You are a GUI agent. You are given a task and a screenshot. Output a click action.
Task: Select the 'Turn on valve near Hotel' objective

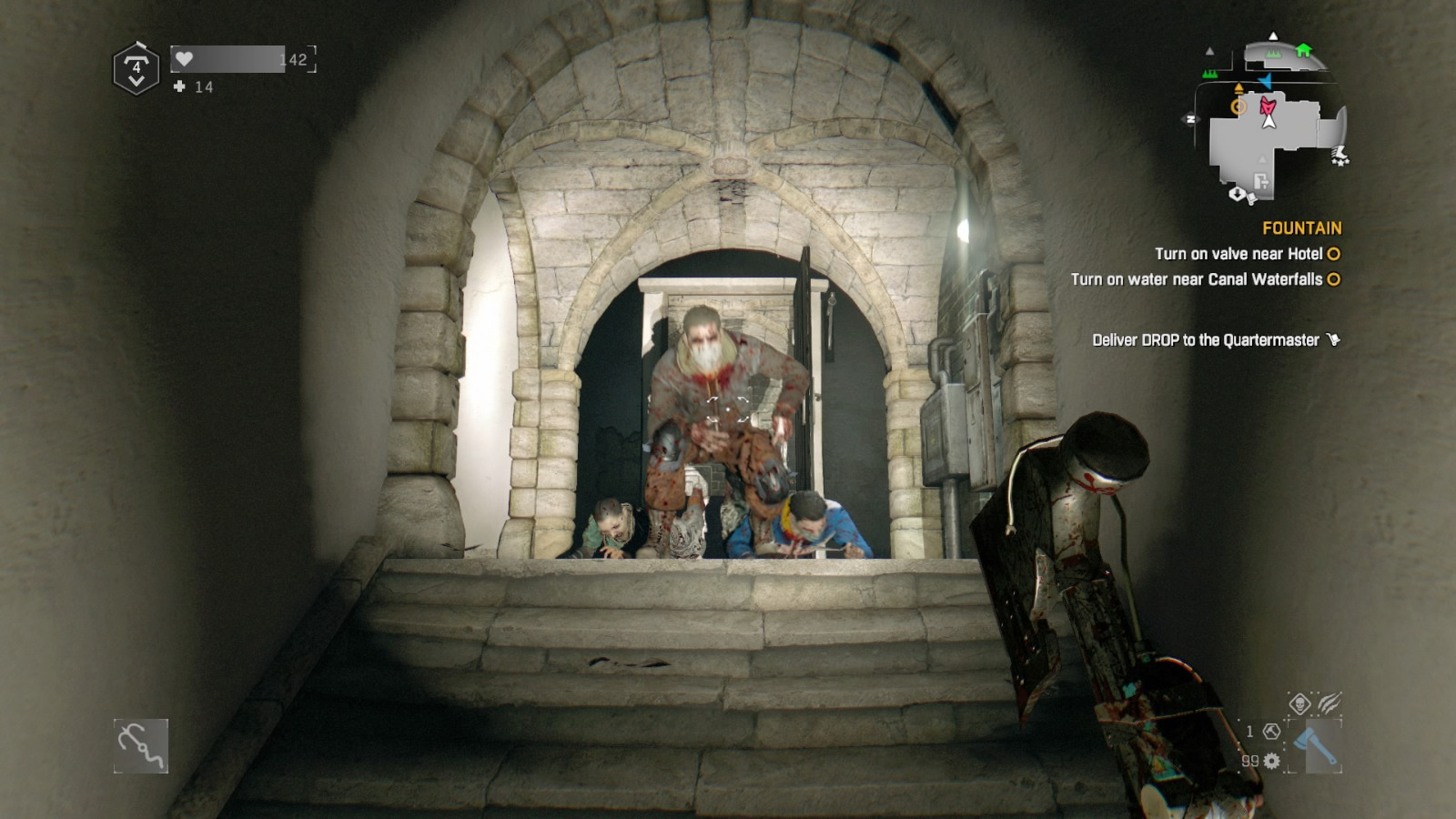(x=1239, y=254)
